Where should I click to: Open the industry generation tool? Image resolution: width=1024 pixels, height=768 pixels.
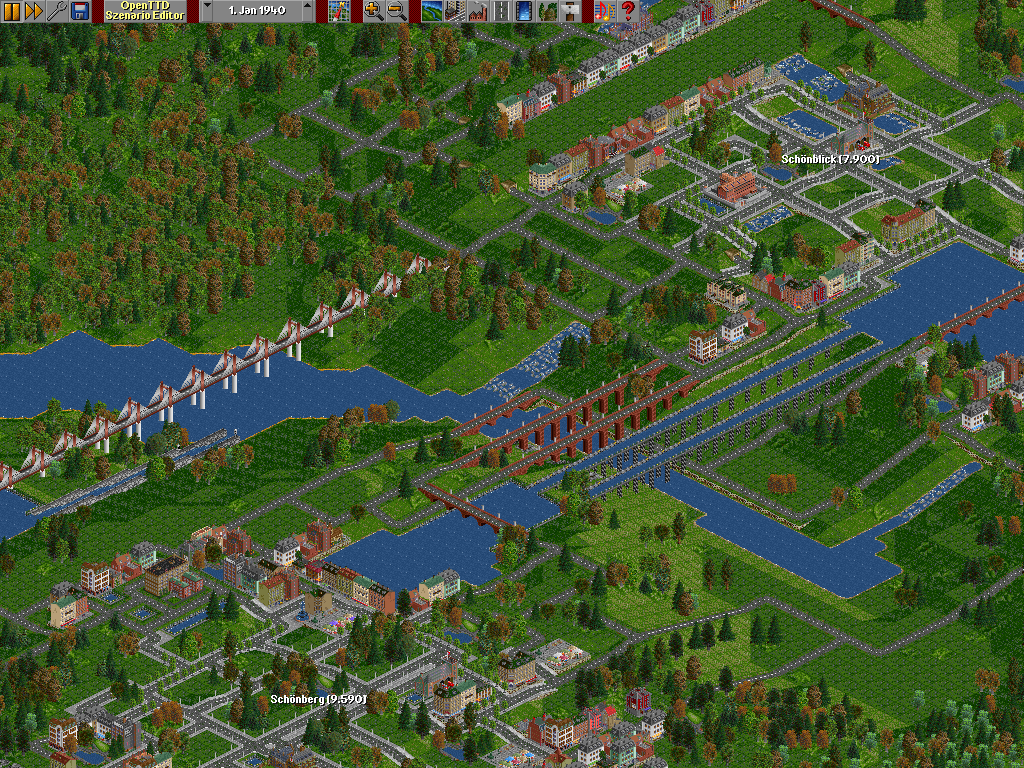point(477,11)
